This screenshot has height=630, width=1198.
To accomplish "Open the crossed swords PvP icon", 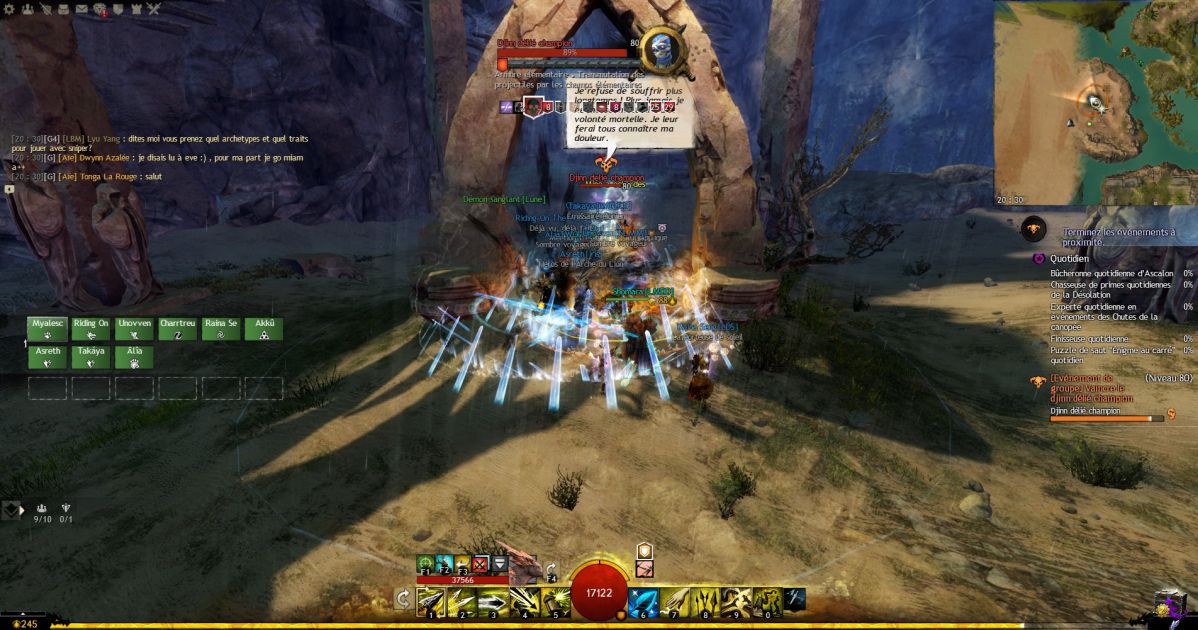I will 154,10.
